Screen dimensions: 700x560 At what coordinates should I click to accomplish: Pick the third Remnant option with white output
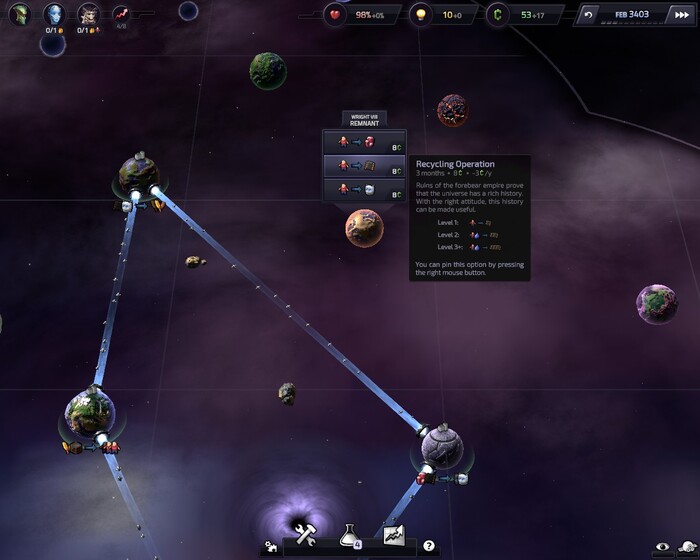(364, 190)
